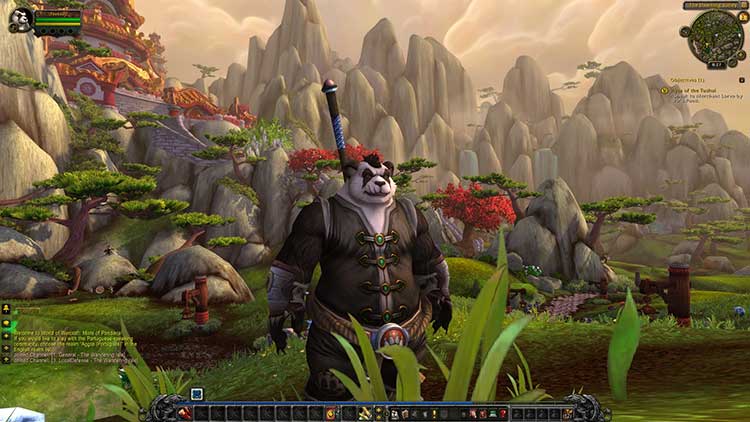This screenshot has height=422, width=750.
Task: Open the red question mark Help button
Action: (503, 412)
